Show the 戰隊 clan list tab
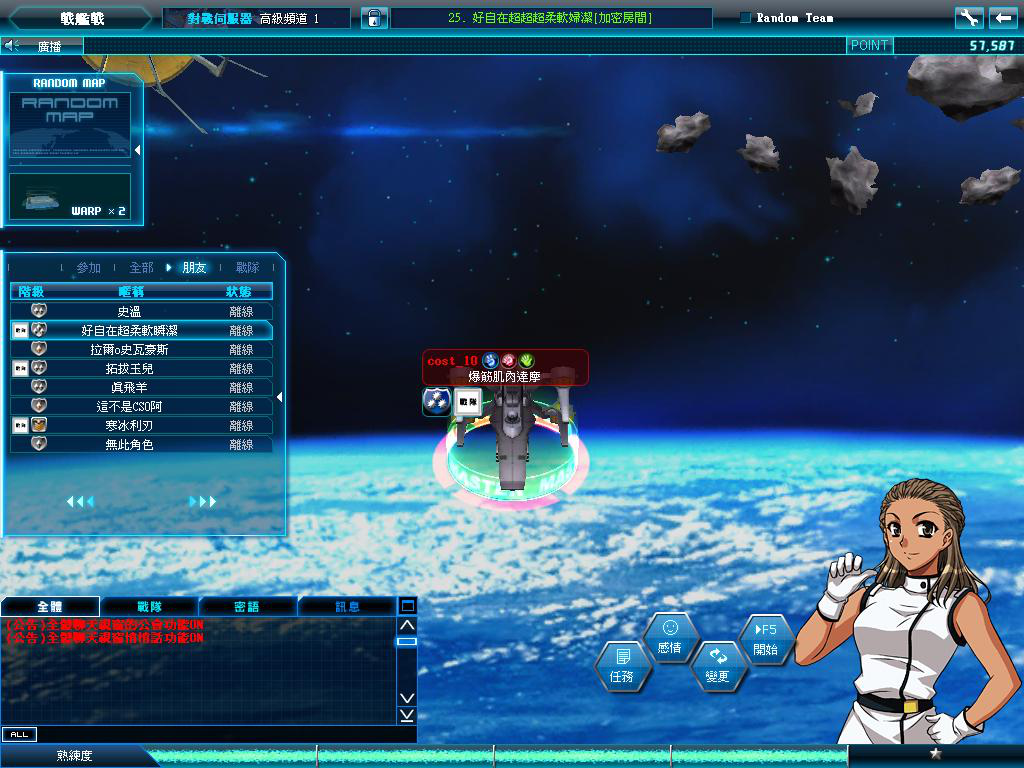Screen dimensions: 1024x768 coord(247,268)
